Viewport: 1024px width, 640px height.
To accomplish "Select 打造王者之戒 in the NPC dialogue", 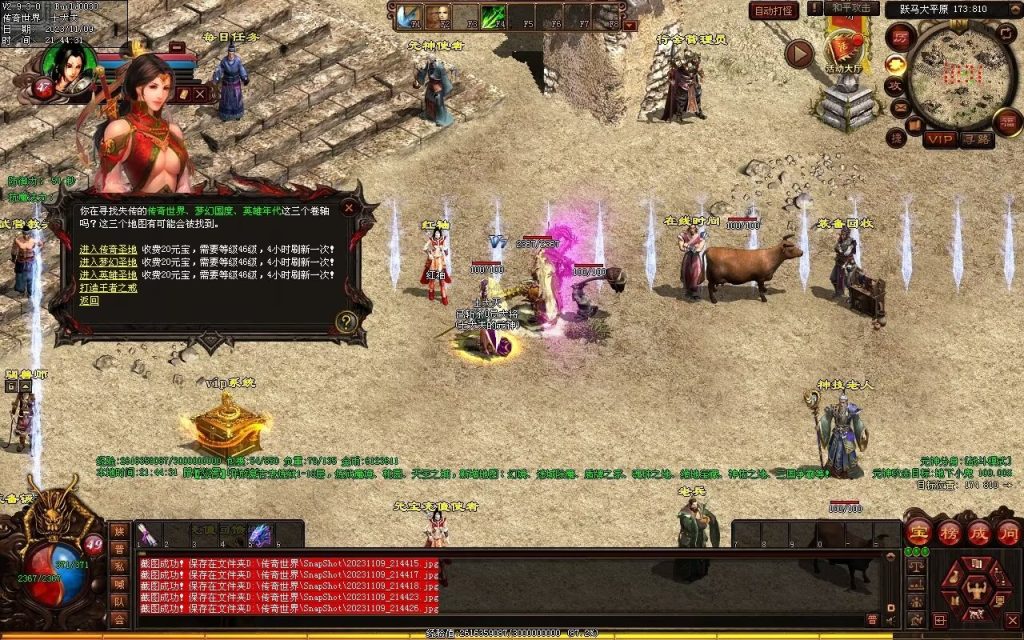I will tap(106, 288).
